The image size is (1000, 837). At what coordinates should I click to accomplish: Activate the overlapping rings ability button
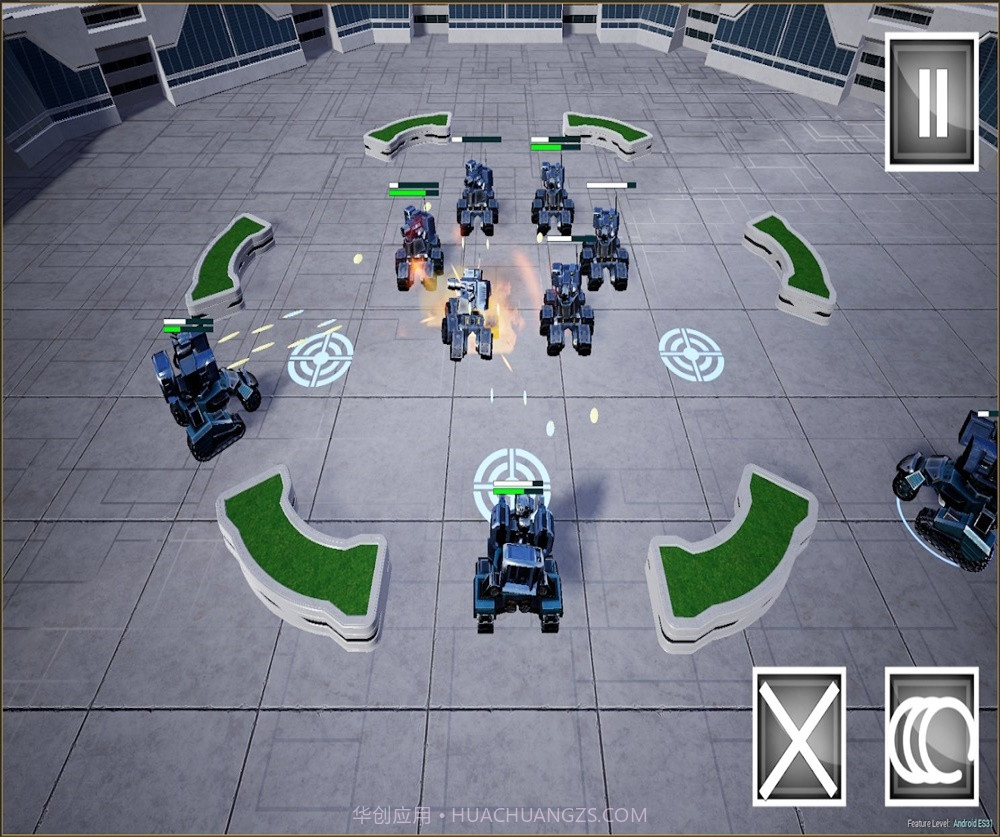(x=931, y=737)
